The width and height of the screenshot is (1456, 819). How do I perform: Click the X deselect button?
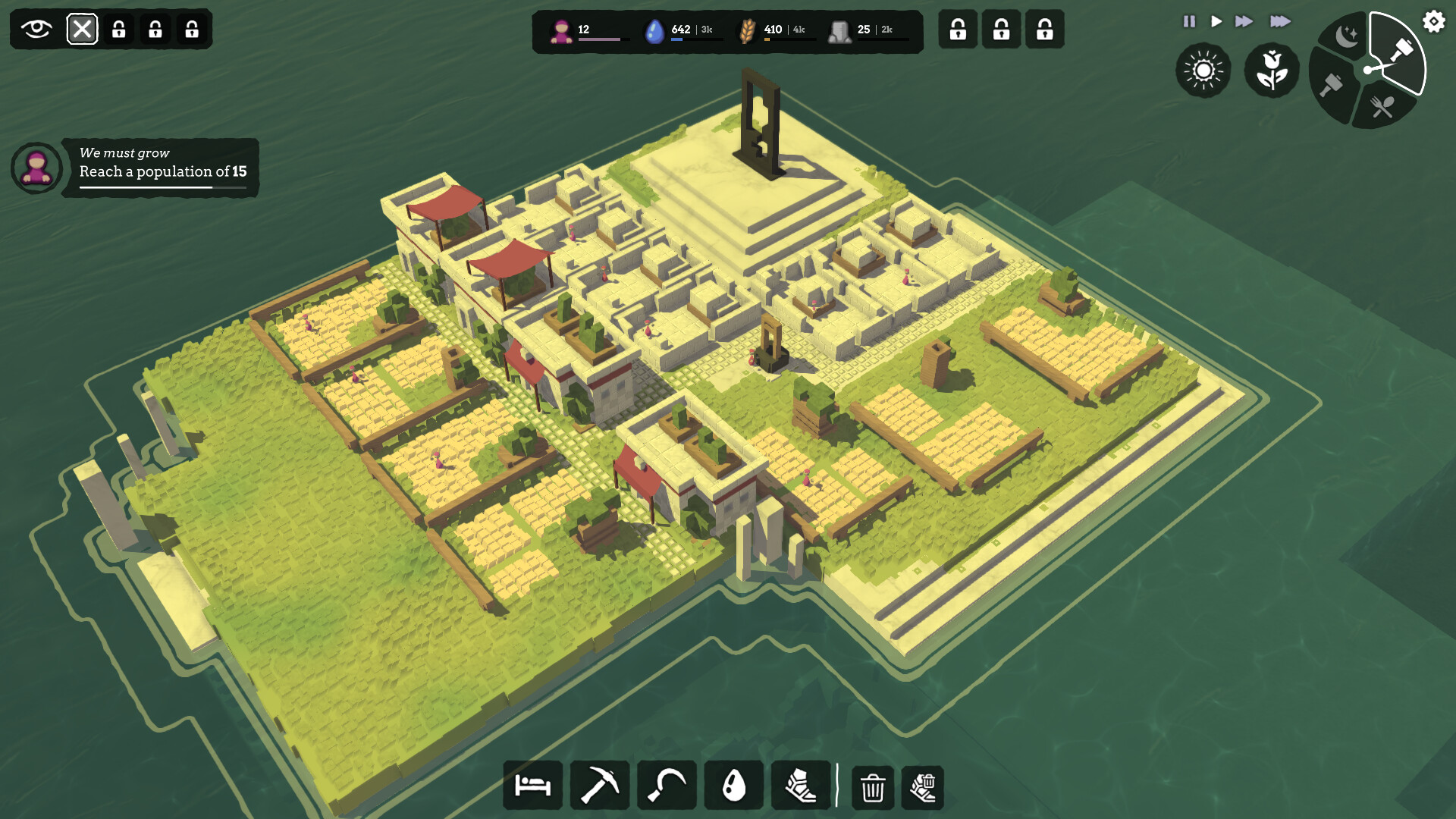83,30
